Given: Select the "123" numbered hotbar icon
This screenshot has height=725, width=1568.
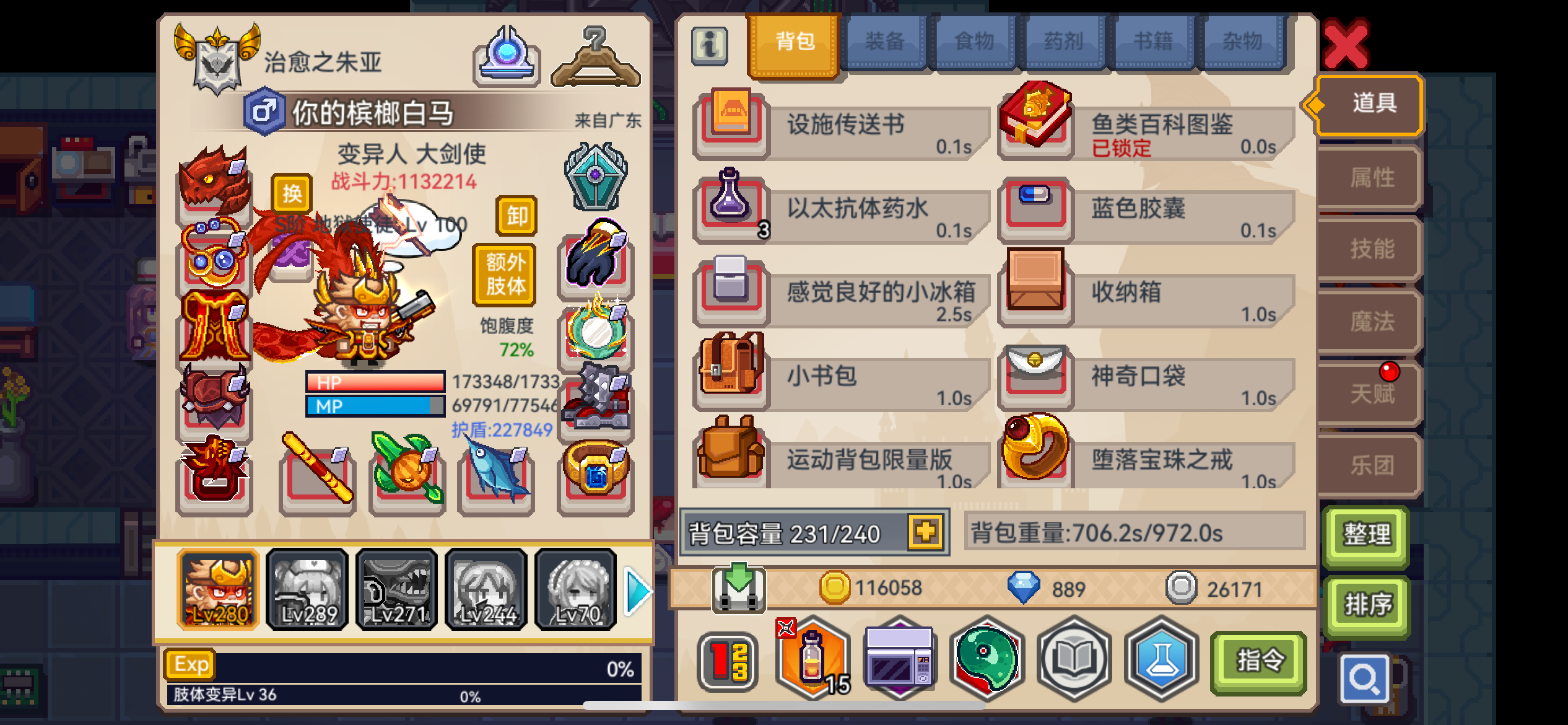Looking at the screenshot, I should 728,660.
